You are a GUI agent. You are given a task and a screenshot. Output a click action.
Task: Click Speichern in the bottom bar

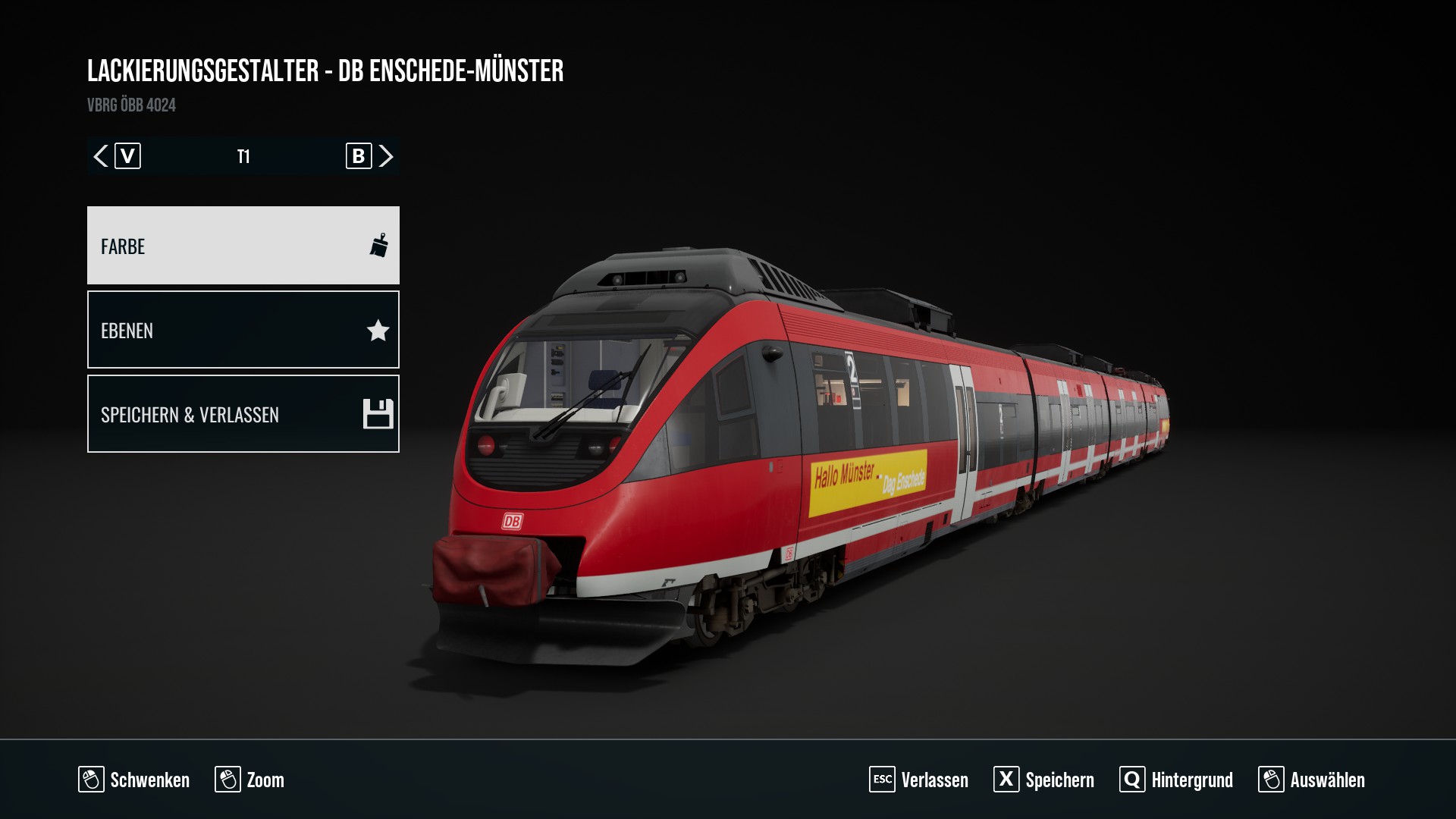(x=1044, y=780)
